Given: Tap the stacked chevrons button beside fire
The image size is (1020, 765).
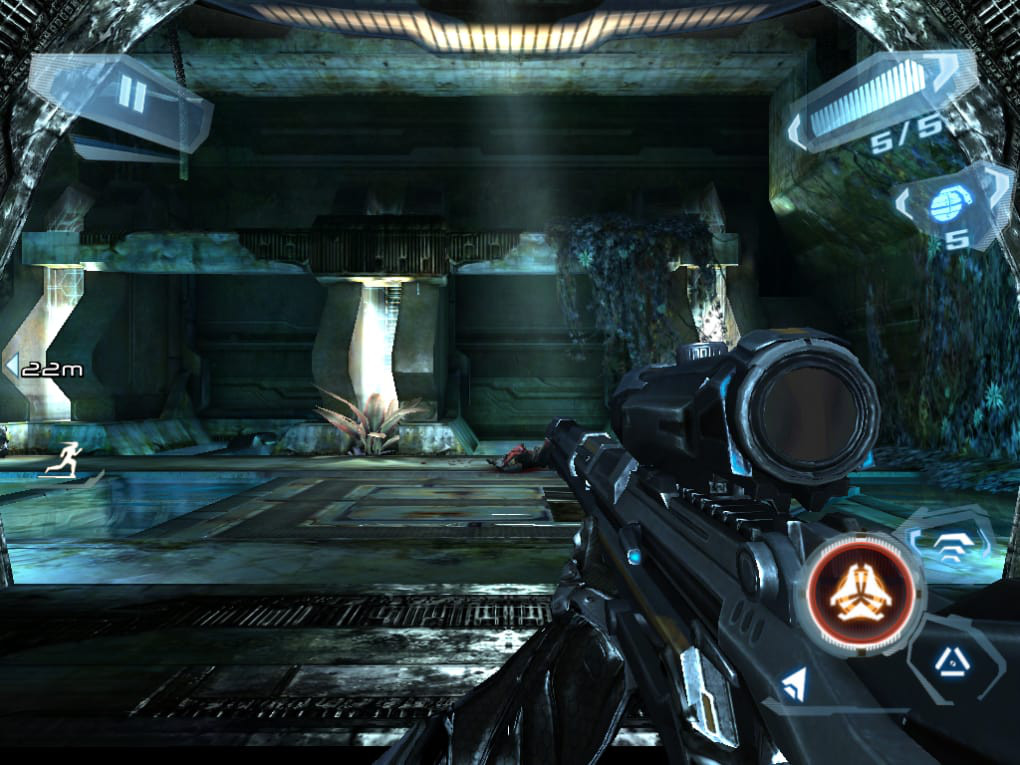Looking at the screenshot, I should click(950, 545).
